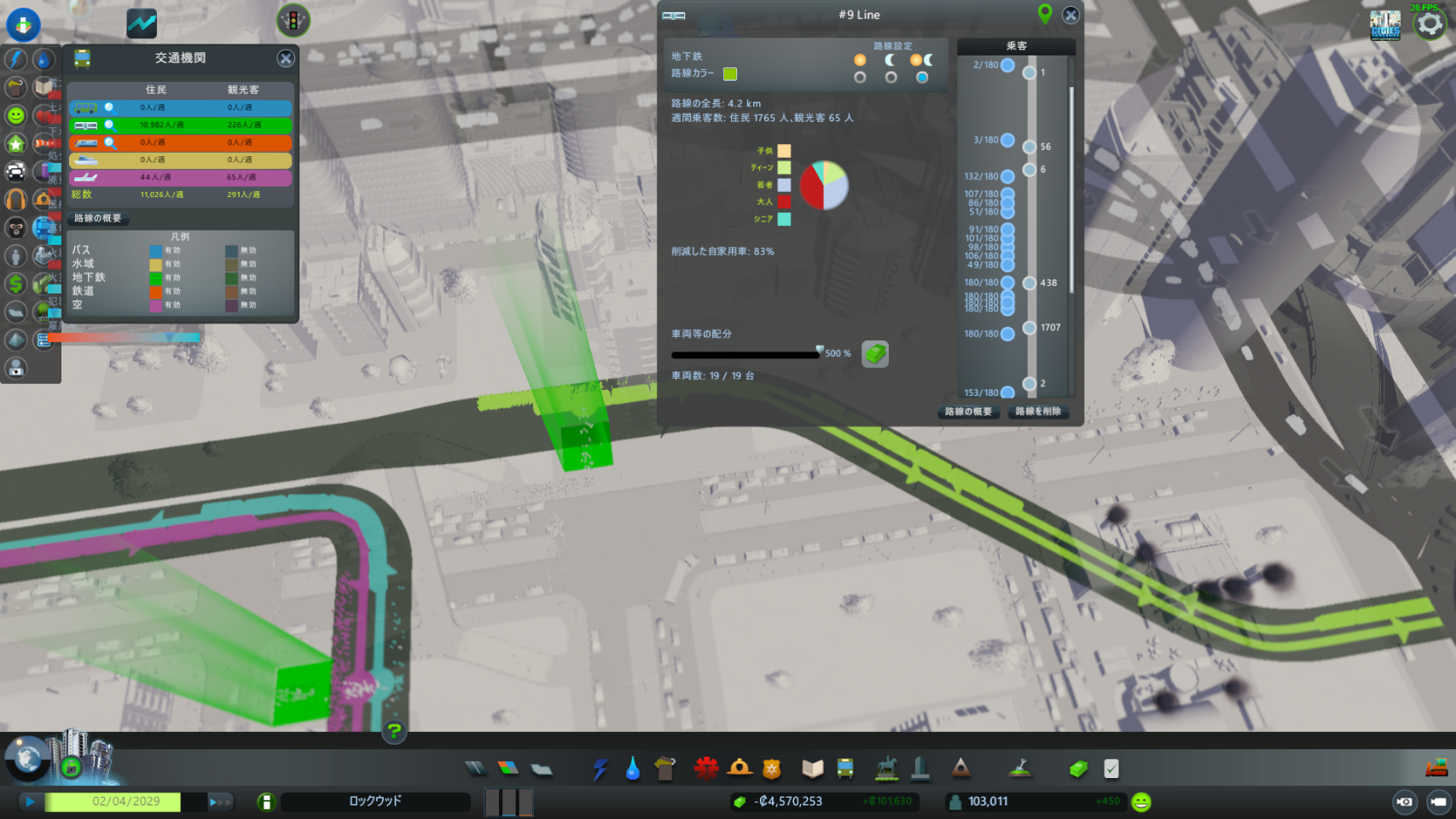Image resolution: width=1456 pixels, height=819 pixels.
Task: Change game speed with the fast-forward arrows
Action: [219, 802]
